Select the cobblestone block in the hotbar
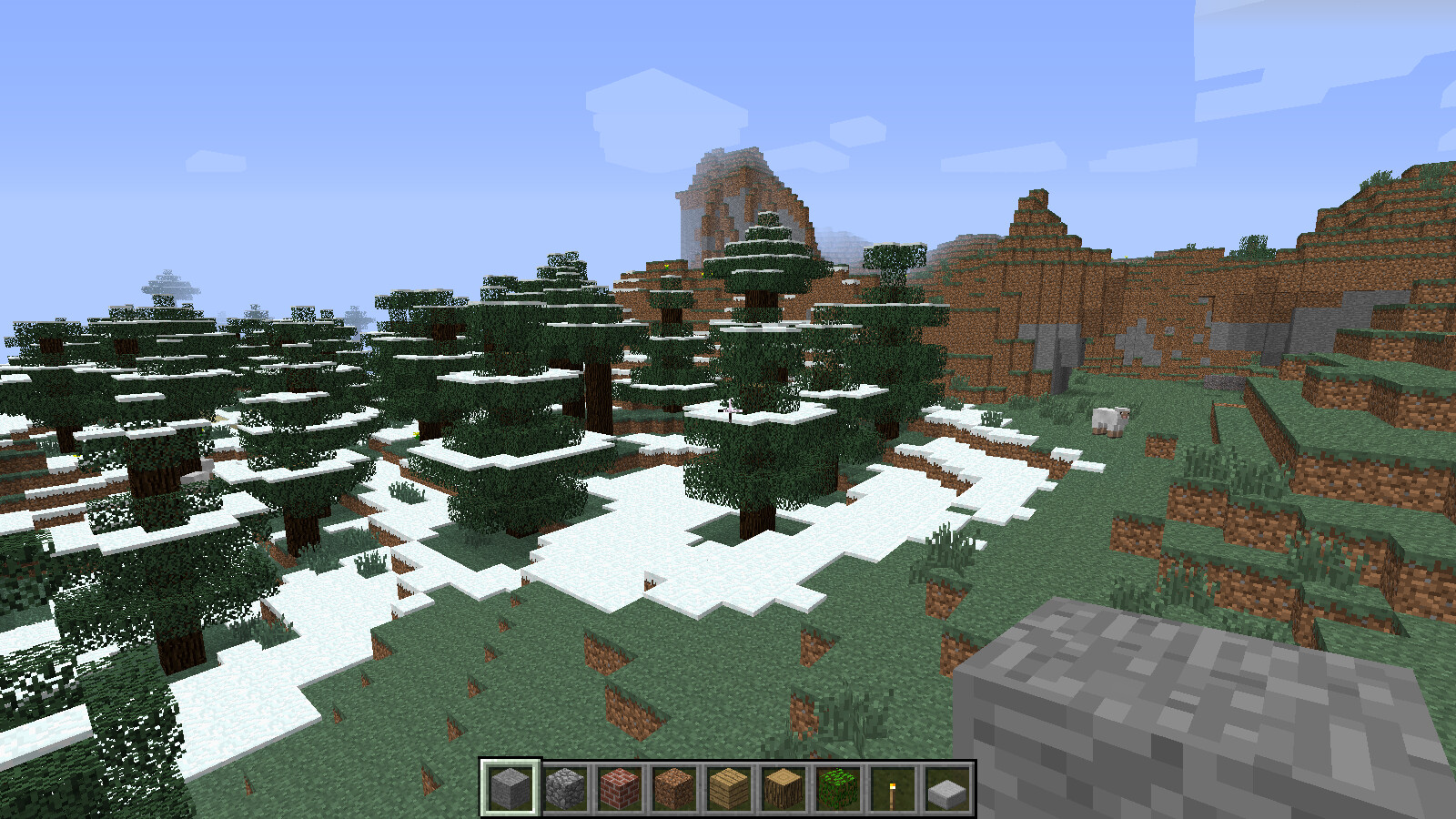Screen dimensions: 1456x819 click(564, 785)
